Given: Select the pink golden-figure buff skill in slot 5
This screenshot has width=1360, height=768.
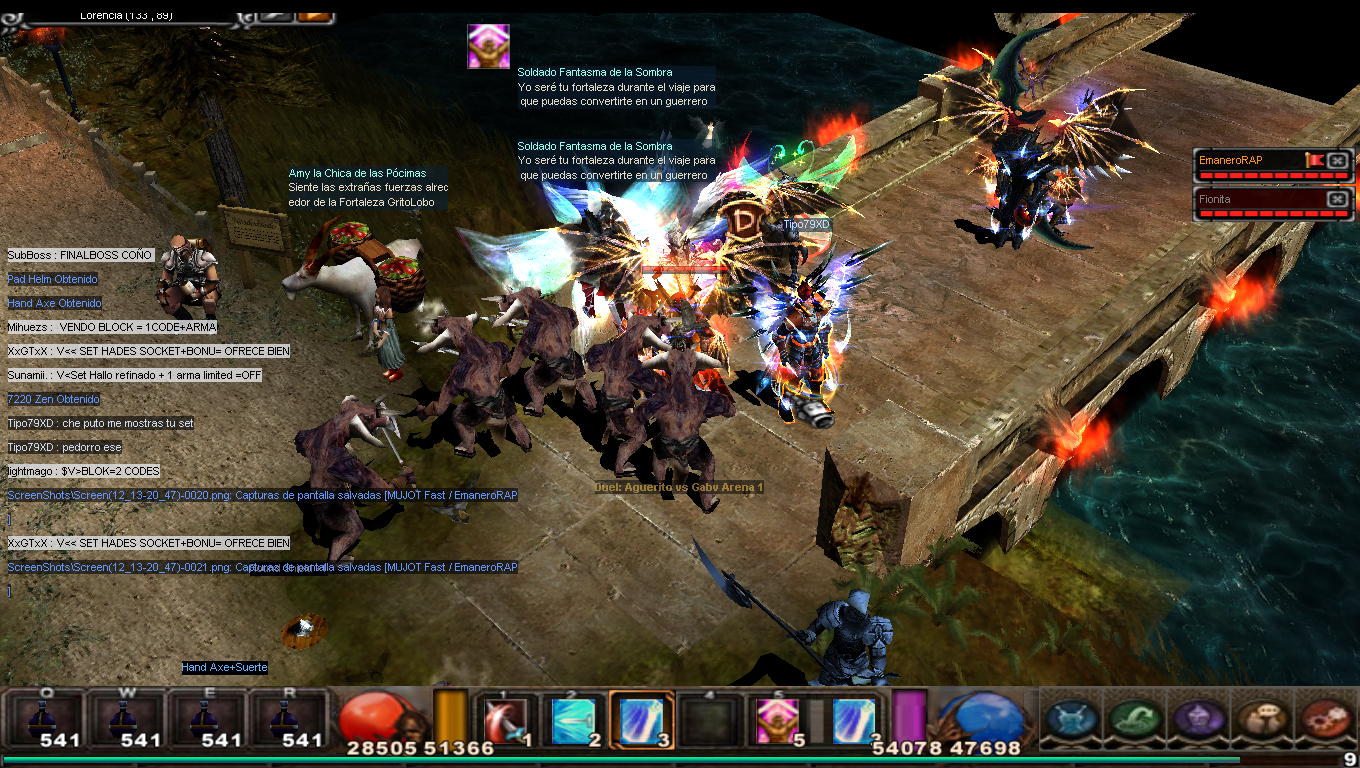Looking at the screenshot, I should click(775, 720).
